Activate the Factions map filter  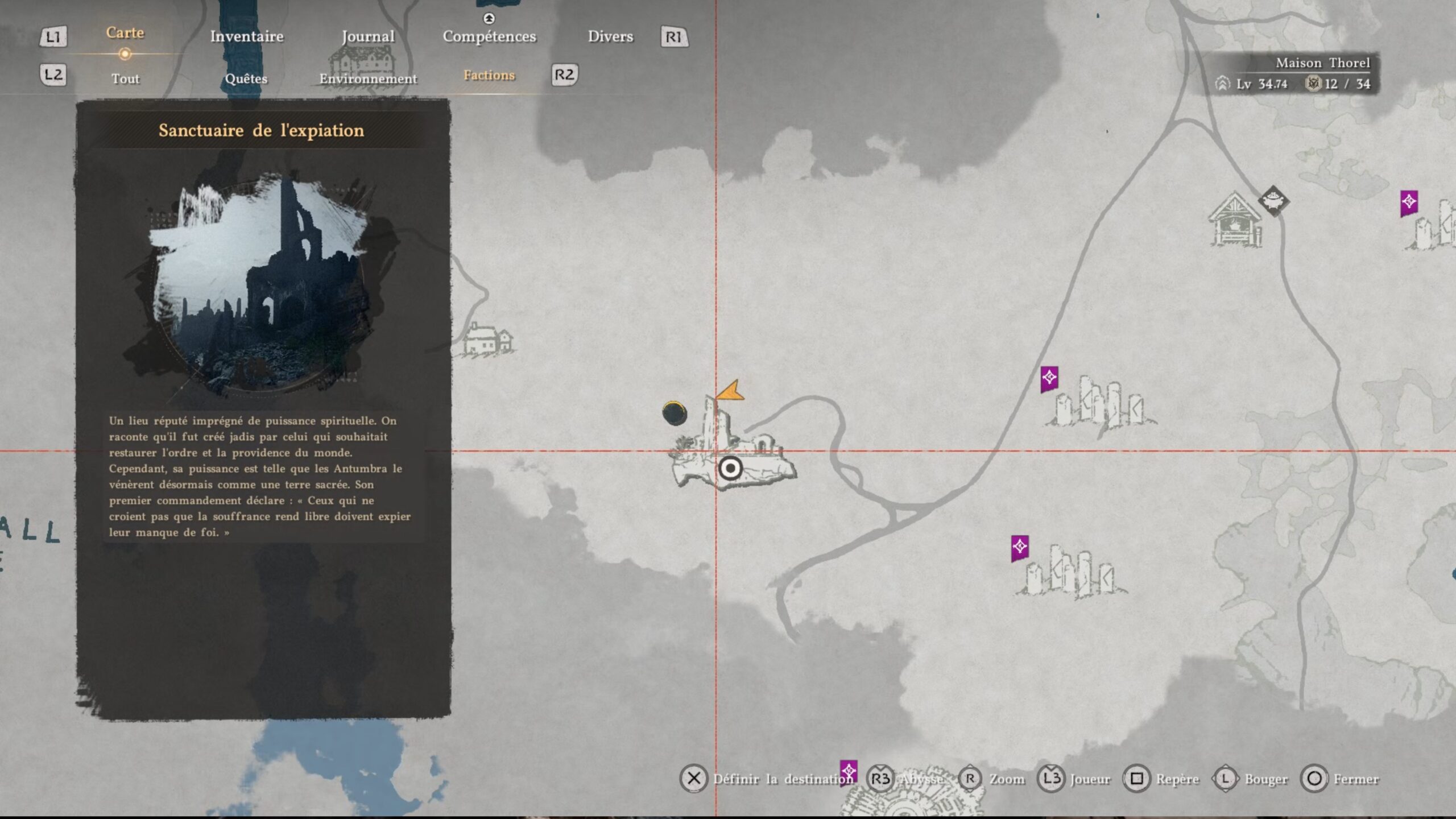point(489,75)
